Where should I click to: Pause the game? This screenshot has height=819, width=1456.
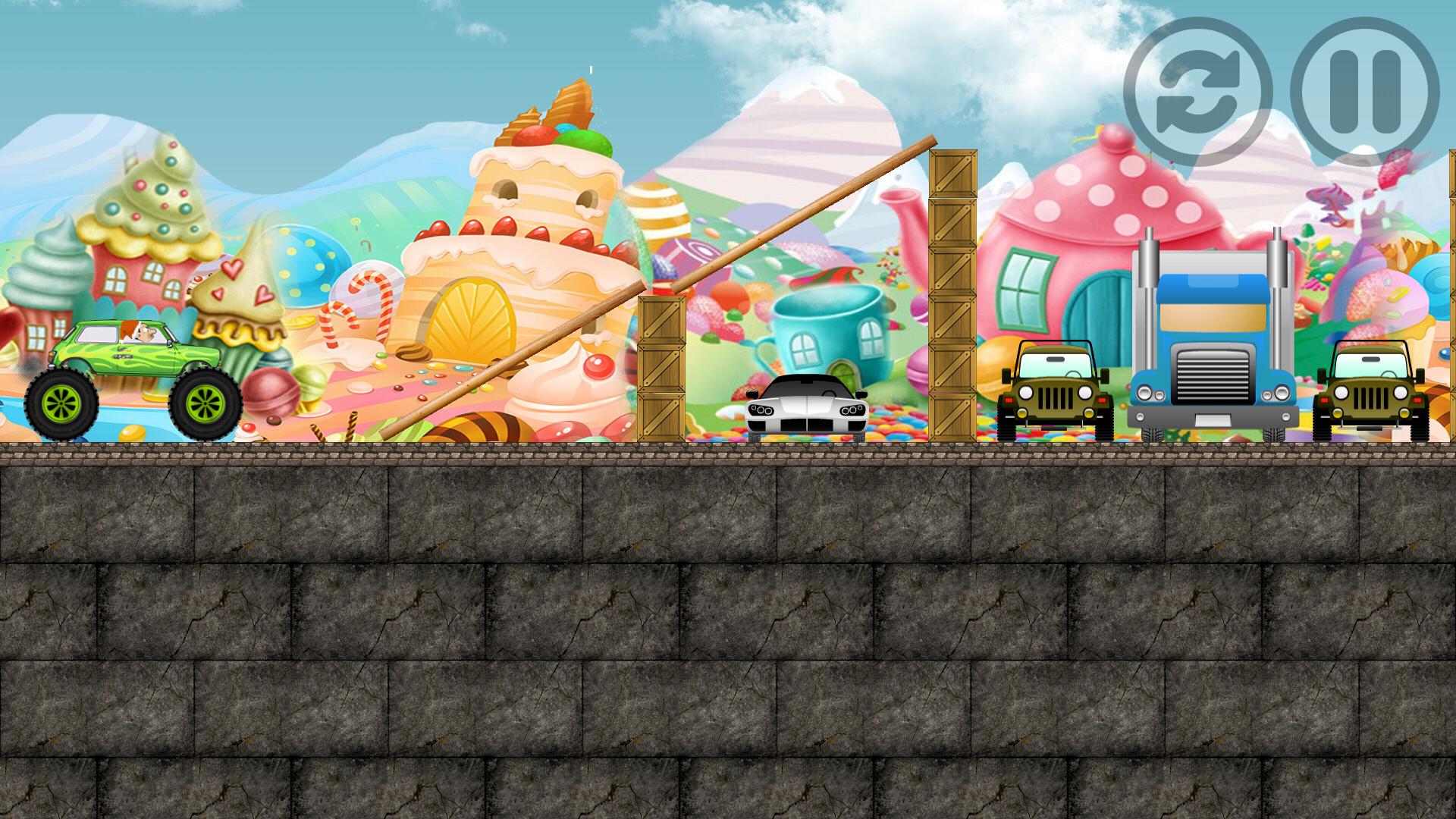point(1364,92)
